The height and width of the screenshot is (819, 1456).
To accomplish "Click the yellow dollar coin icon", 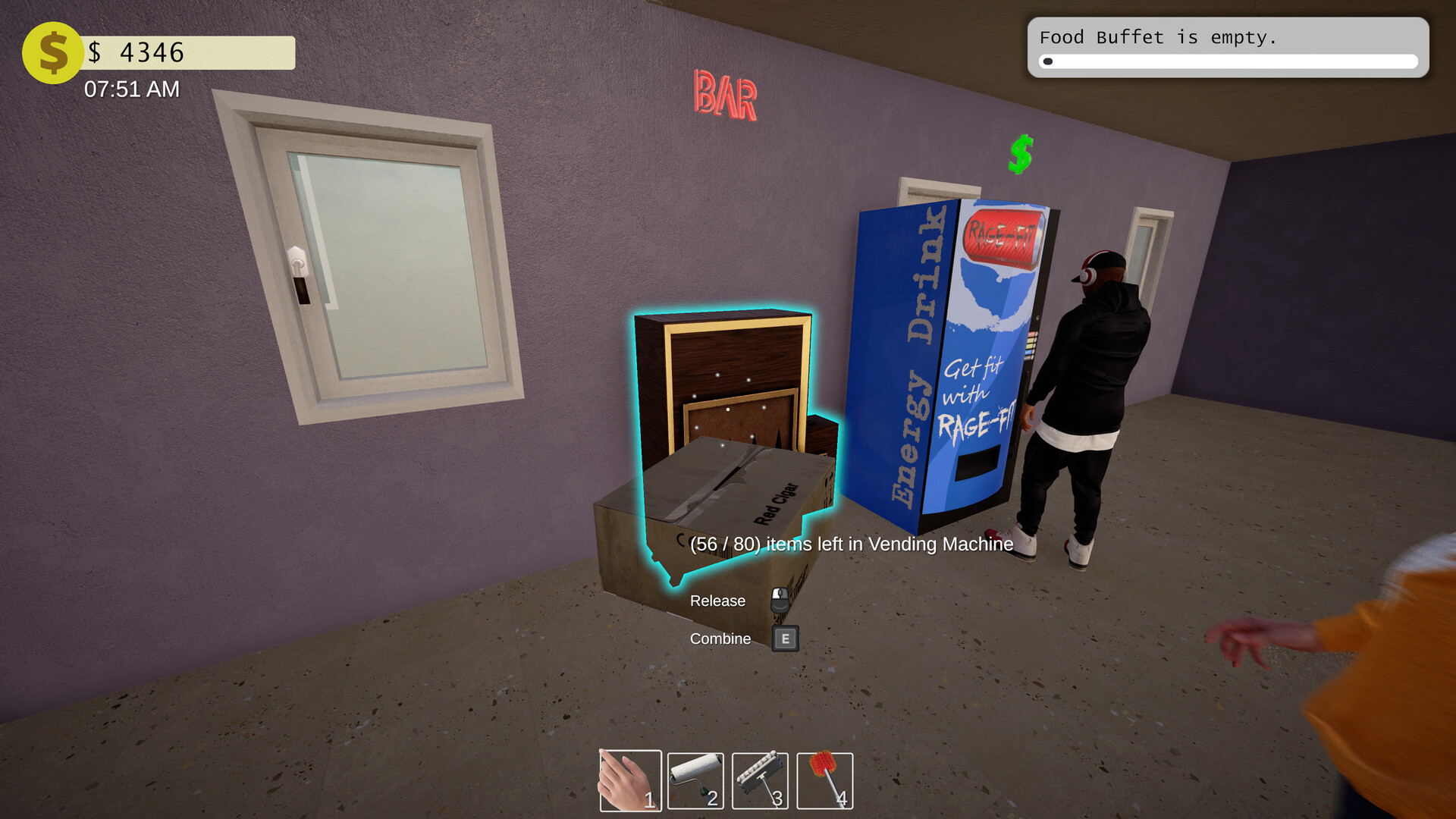I will coord(52,52).
